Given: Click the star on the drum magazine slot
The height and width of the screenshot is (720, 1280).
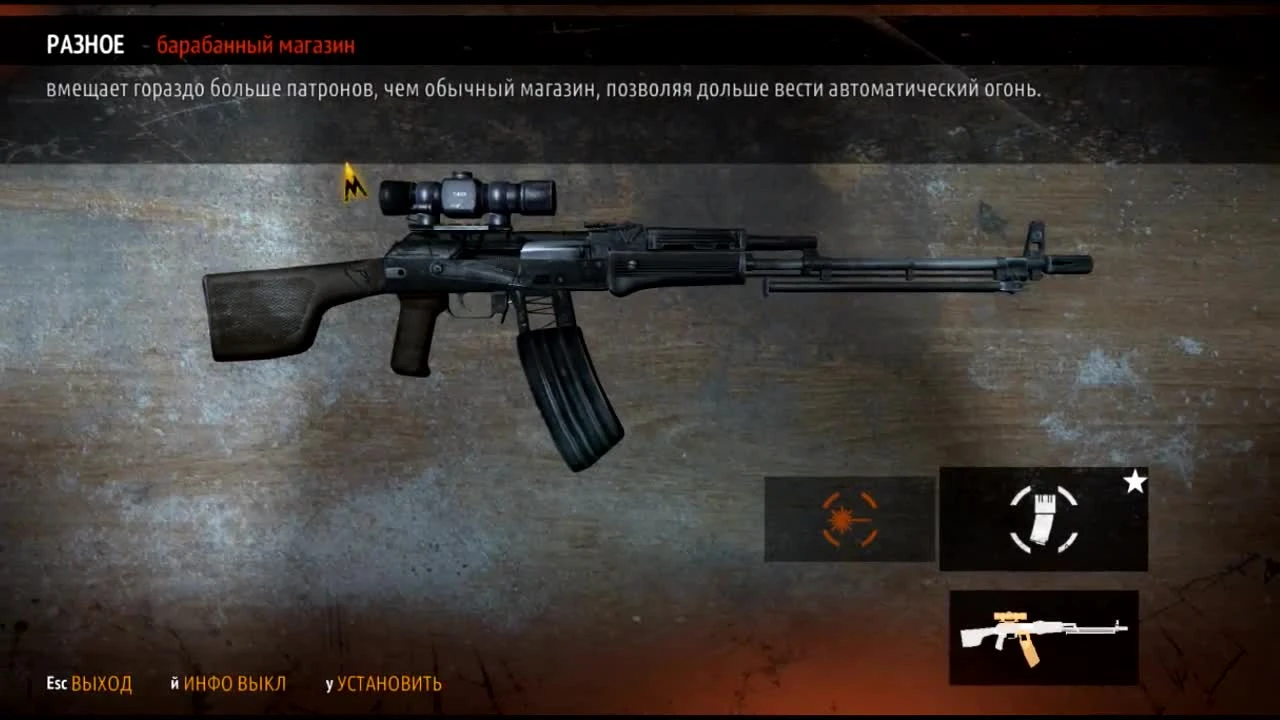Looking at the screenshot, I should (1133, 483).
